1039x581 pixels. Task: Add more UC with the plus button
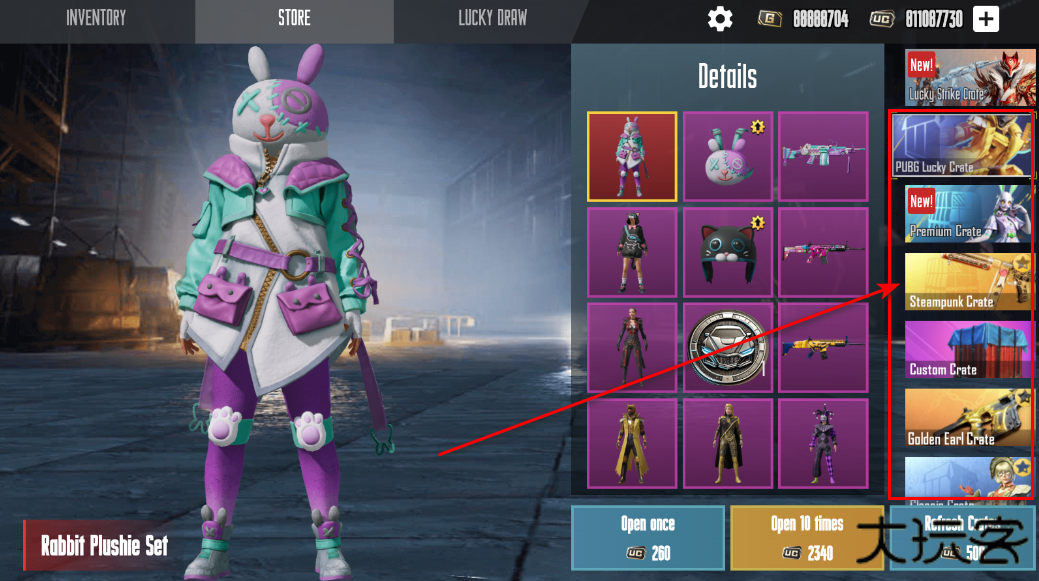[986, 19]
